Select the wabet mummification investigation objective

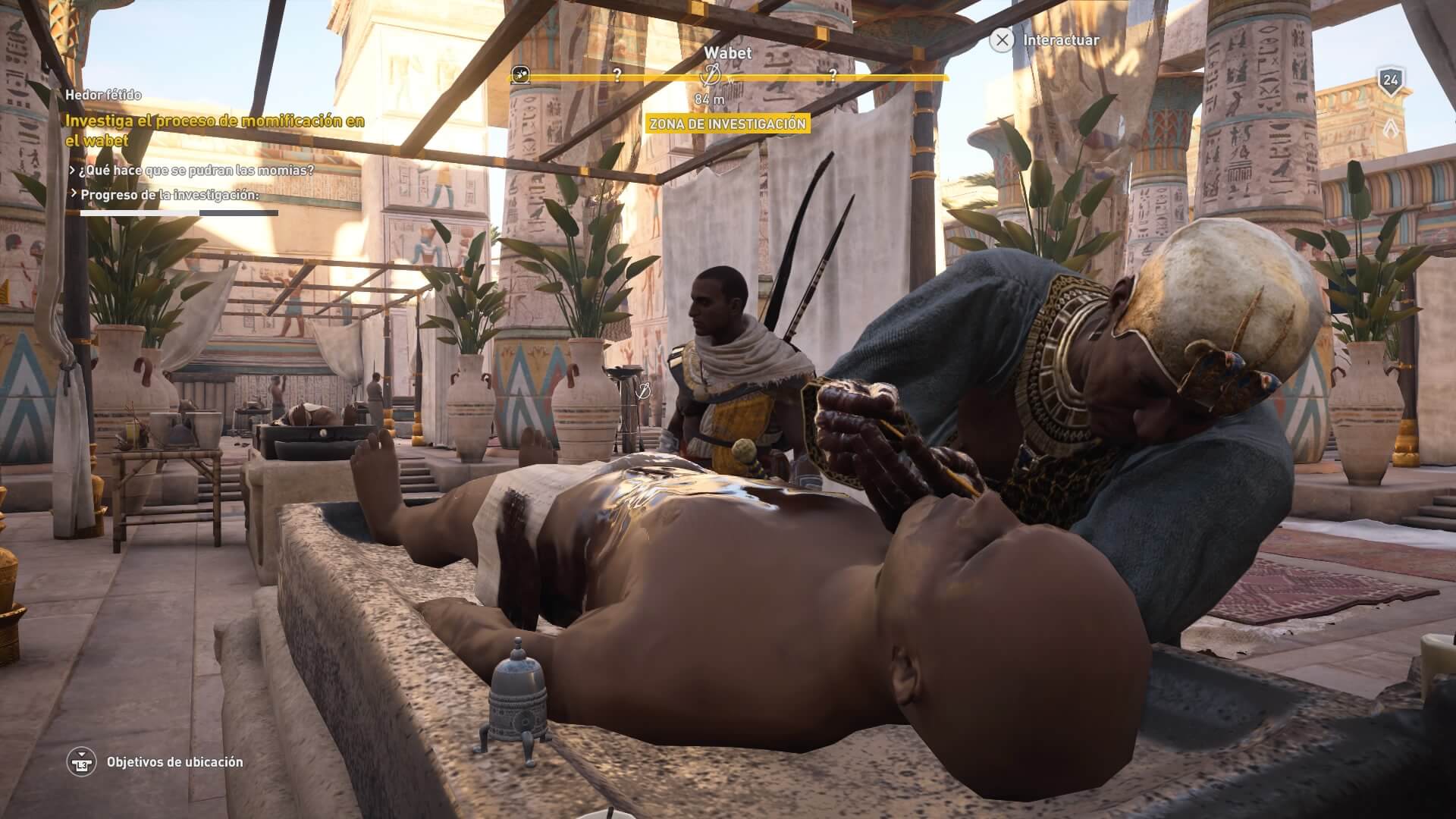[215, 130]
